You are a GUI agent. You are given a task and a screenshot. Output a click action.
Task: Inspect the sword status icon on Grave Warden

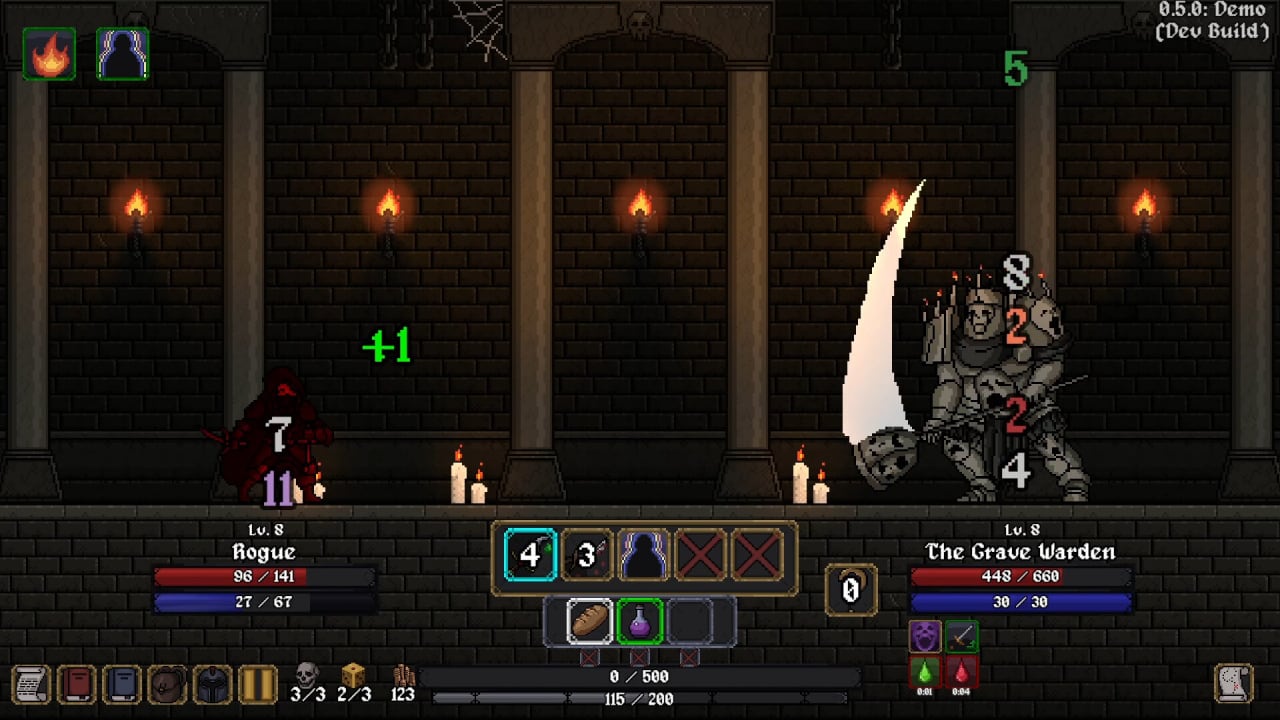pyautogui.click(x=961, y=636)
